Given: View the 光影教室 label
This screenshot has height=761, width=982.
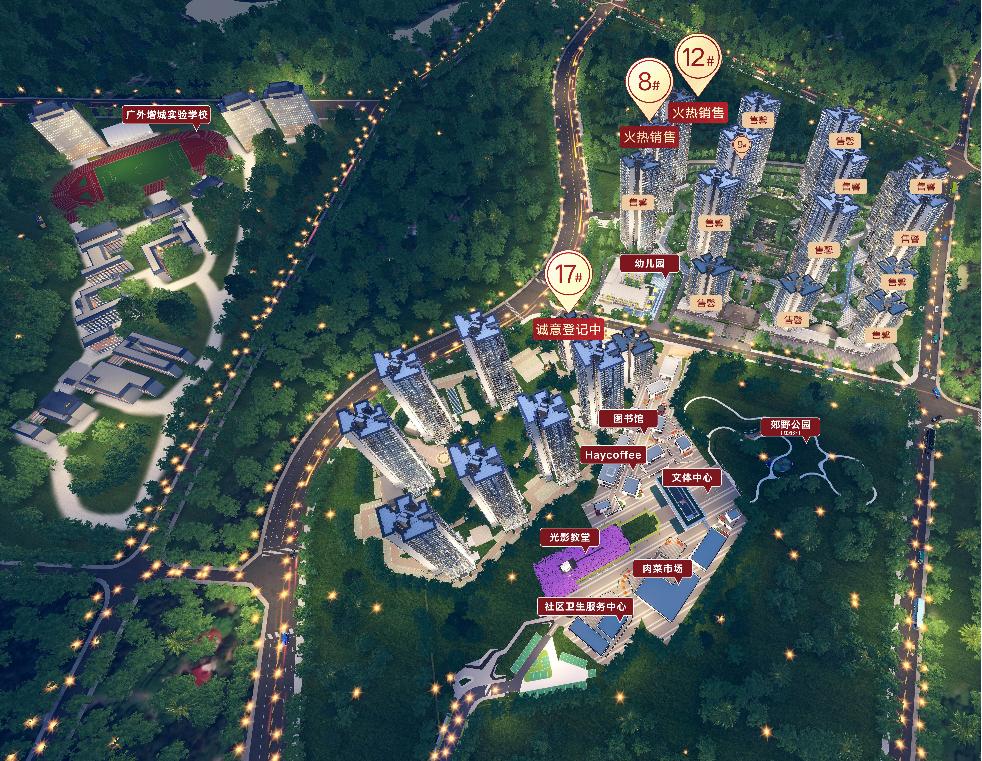Looking at the screenshot, I should tap(569, 537).
